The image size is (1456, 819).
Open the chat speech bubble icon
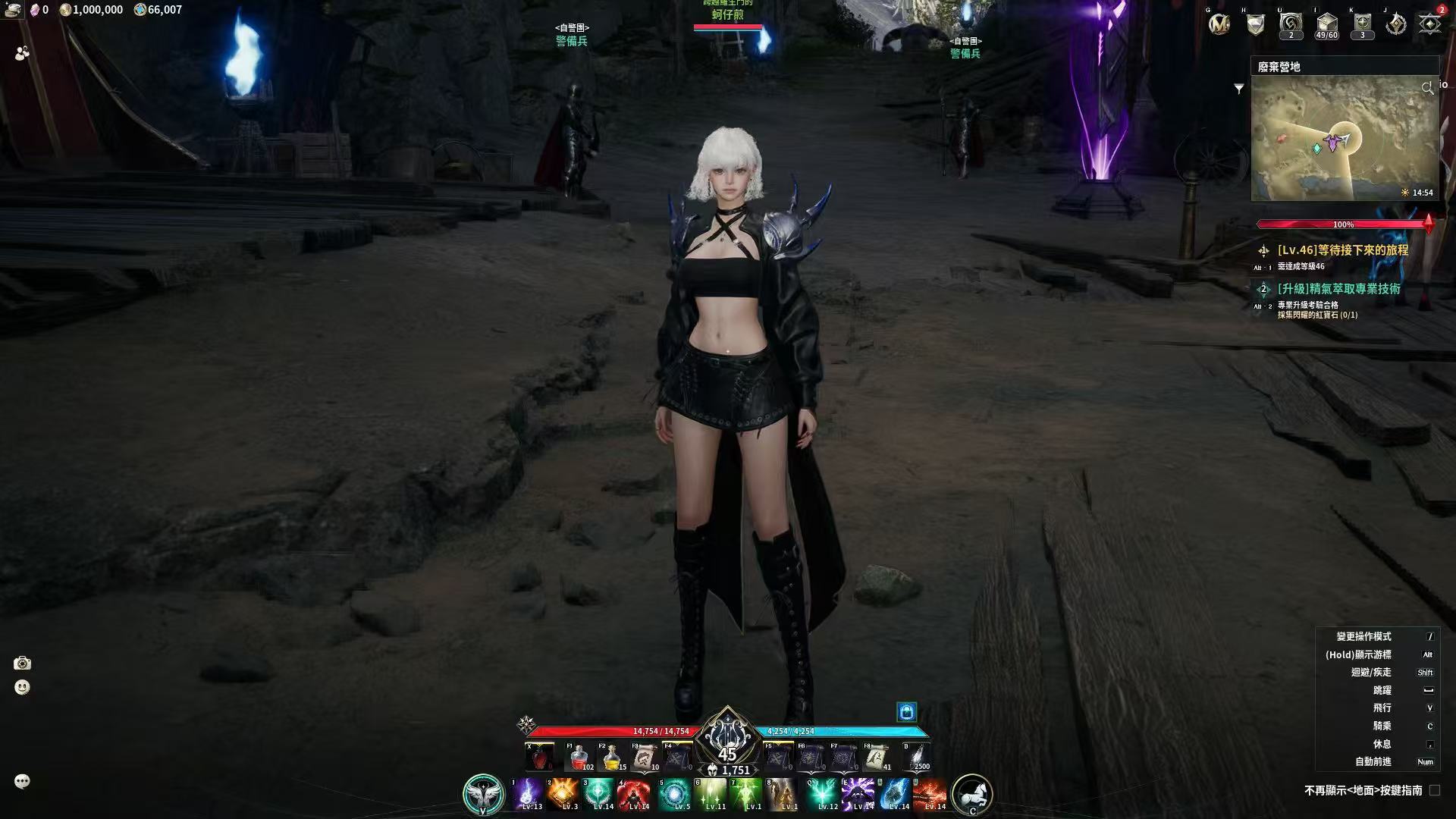22,782
